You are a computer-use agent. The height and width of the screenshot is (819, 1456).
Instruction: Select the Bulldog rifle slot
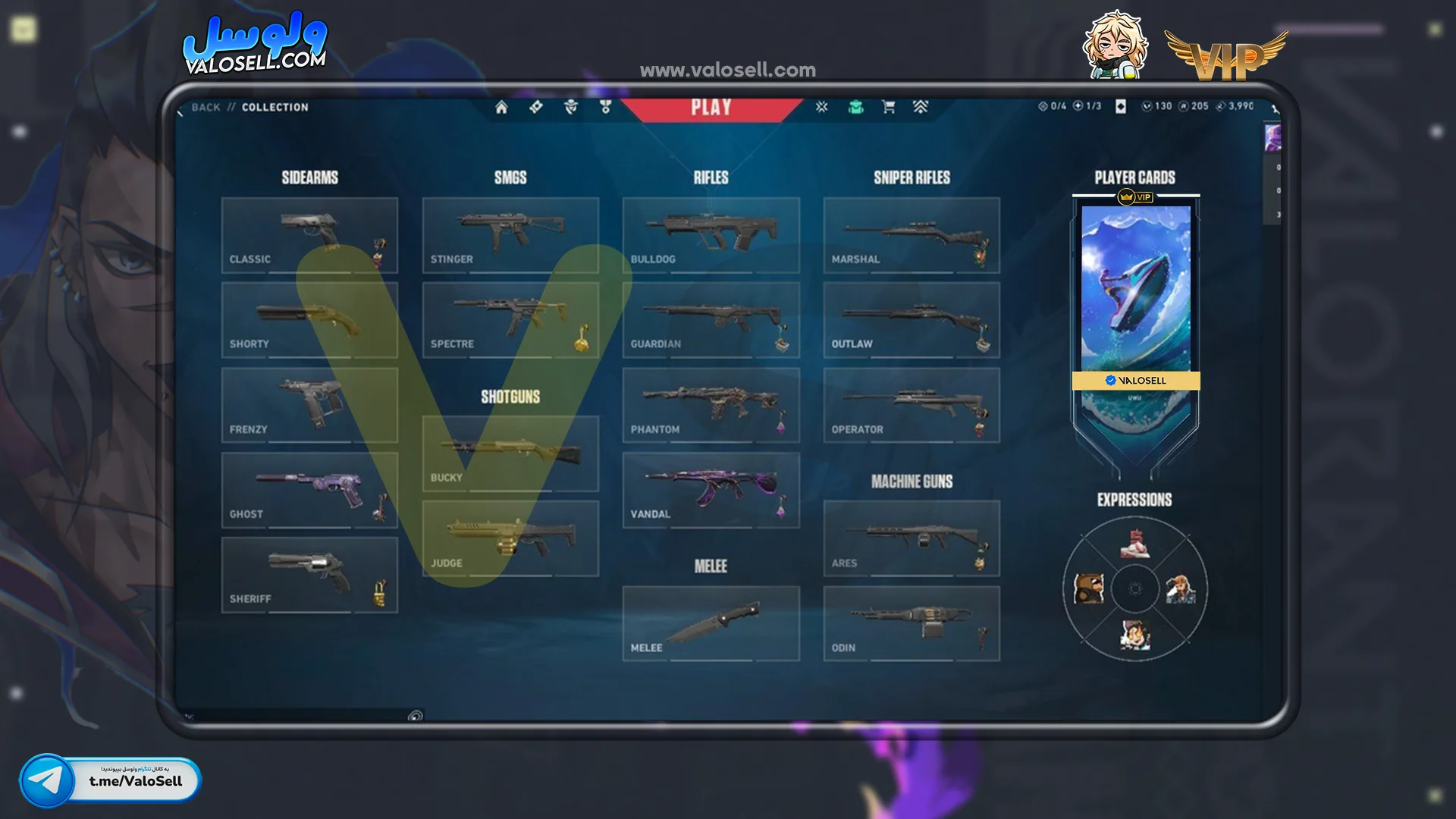(x=711, y=235)
